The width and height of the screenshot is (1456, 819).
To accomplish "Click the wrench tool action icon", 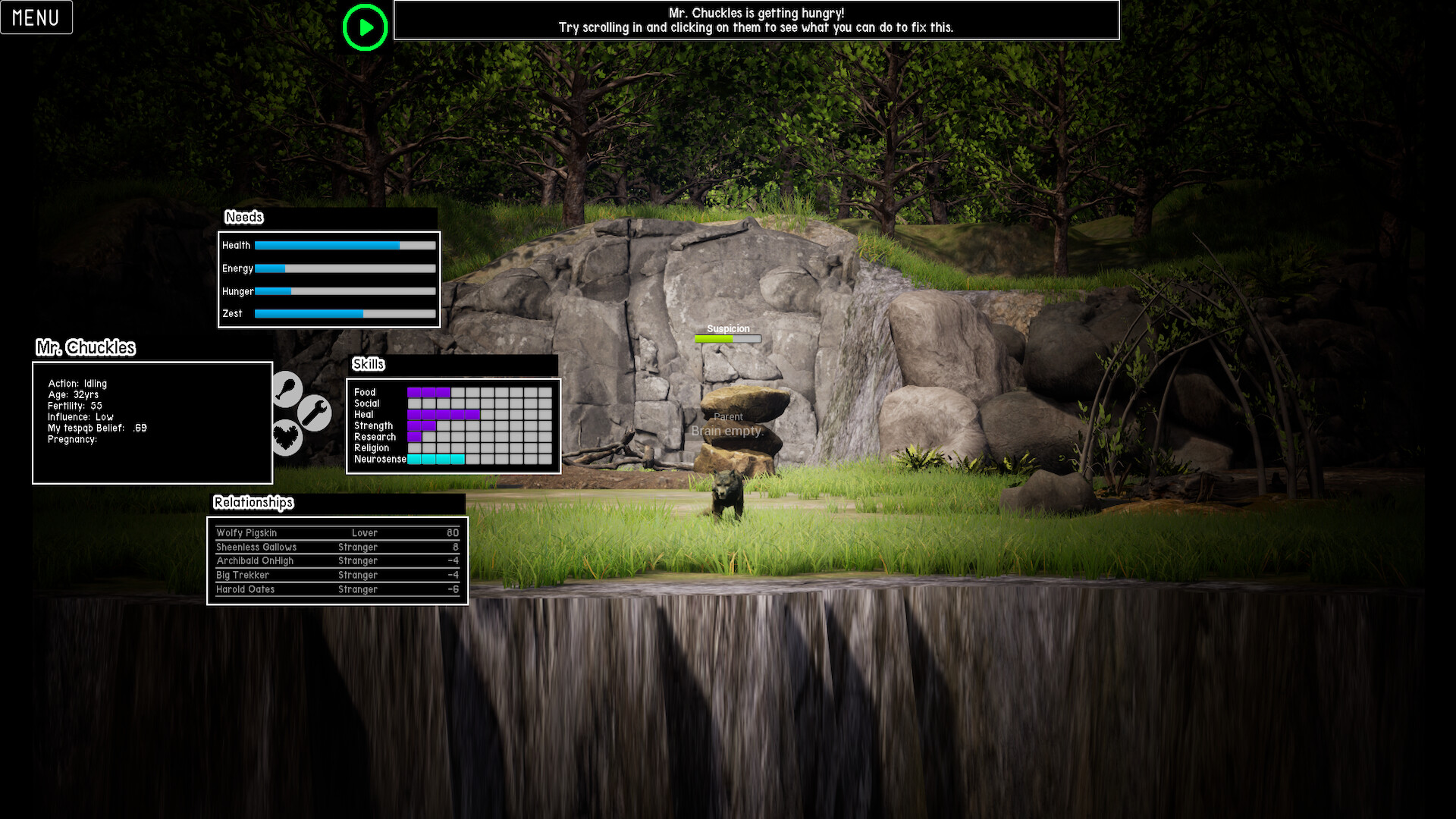I will 315,413.
